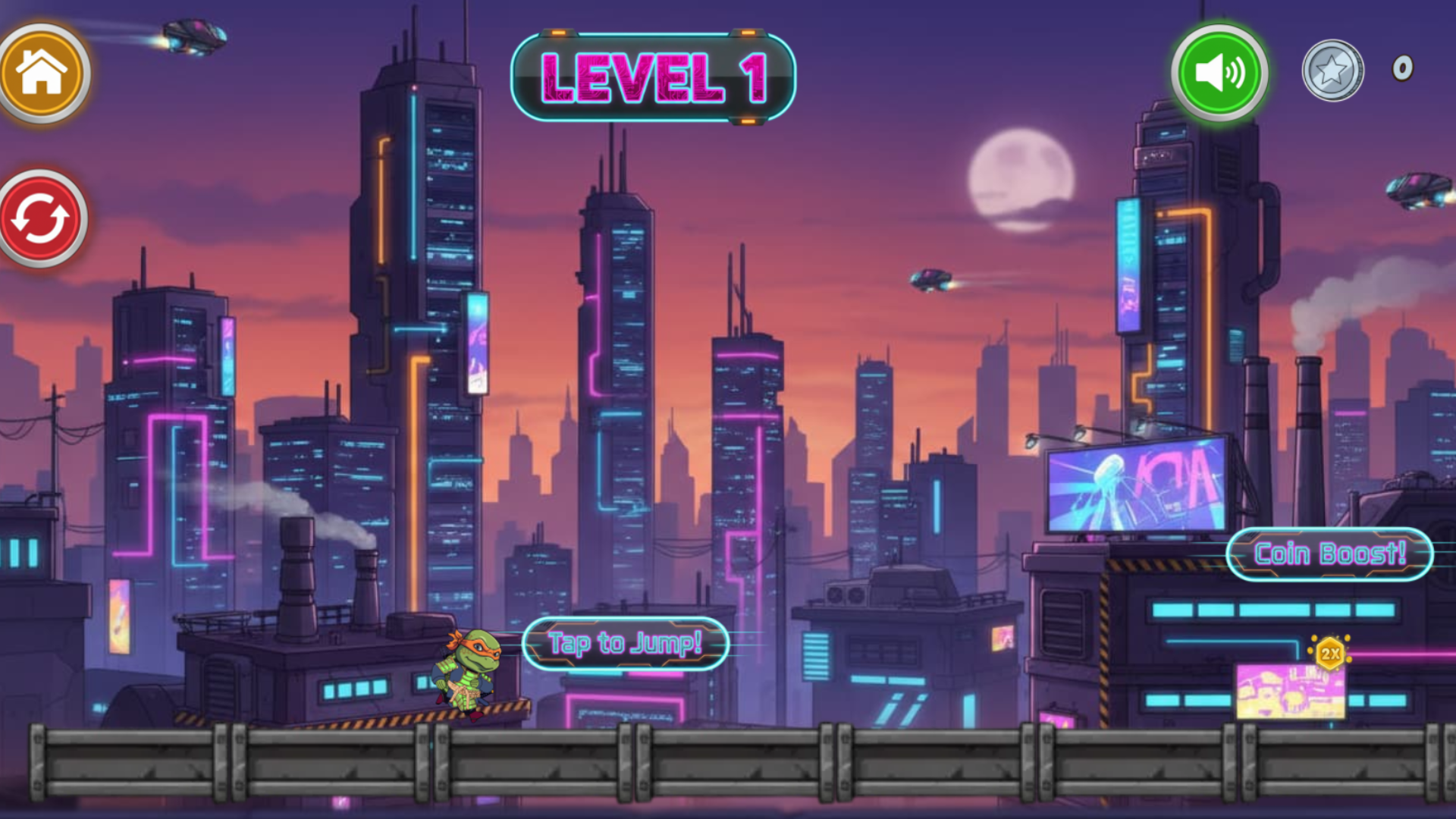Click the white arrow inside the Home button
The height and width of the screenshot is (819, 1456).
(x=43, y=71)
